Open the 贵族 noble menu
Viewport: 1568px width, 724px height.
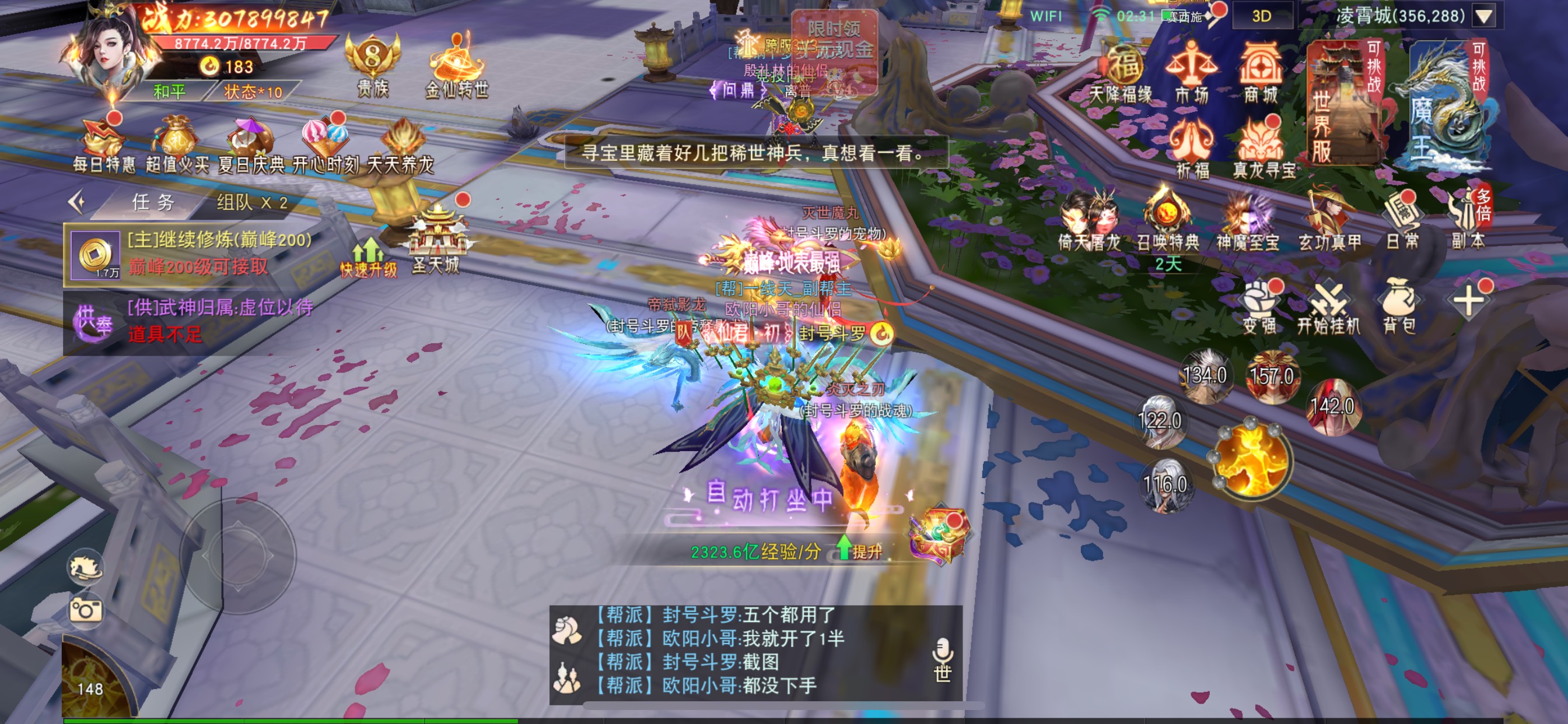tap(373, 67)
